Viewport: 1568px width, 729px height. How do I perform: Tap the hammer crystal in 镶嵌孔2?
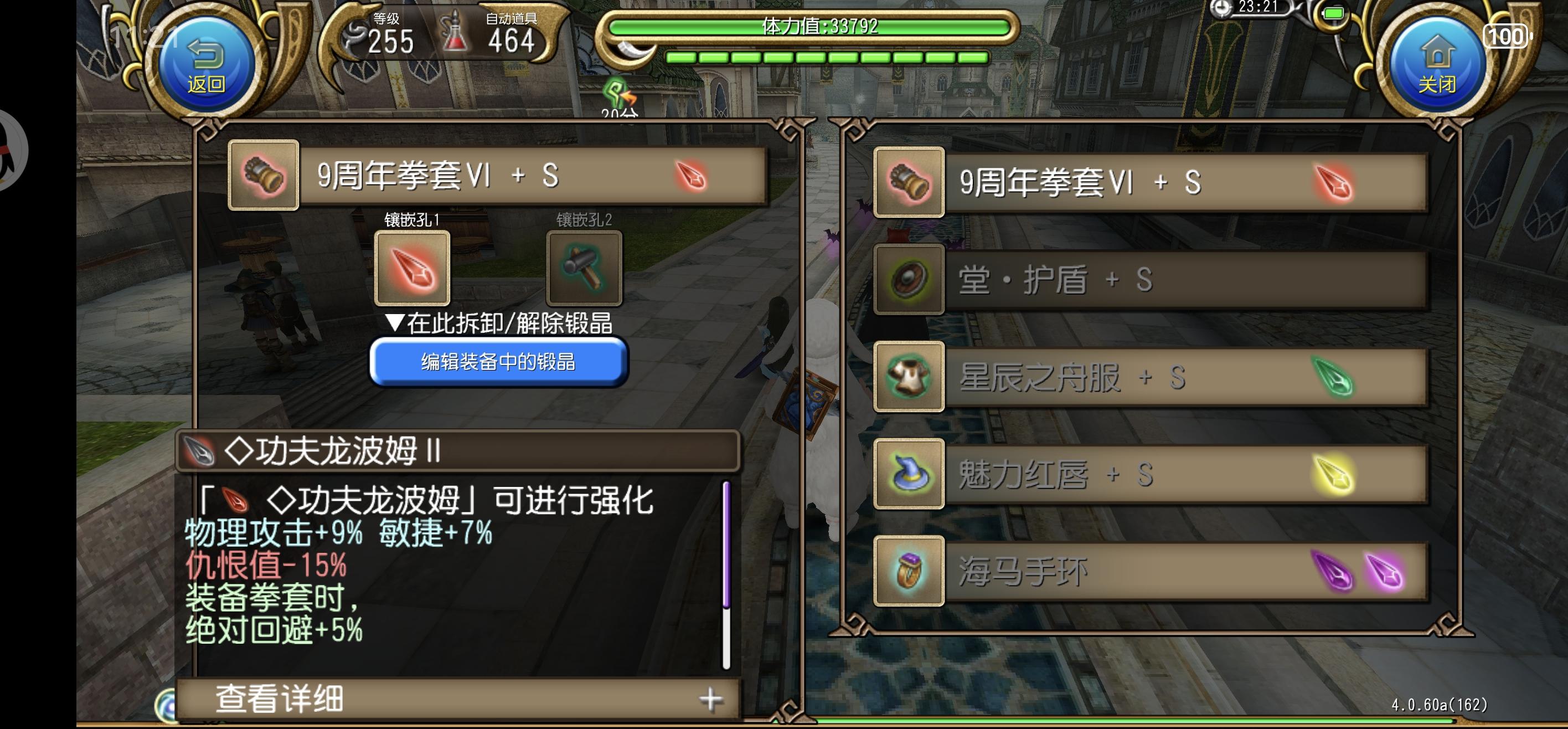(583, 268)
